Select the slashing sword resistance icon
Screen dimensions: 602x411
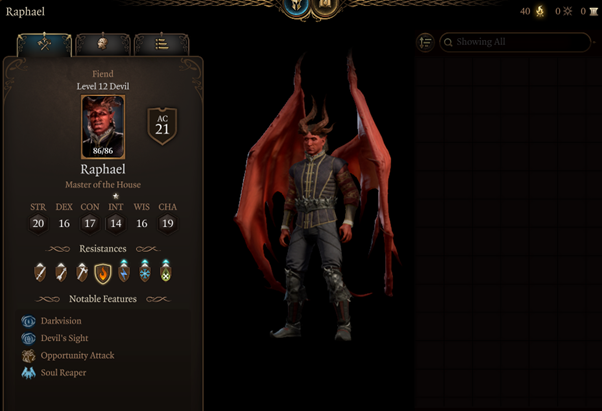pyautogui.click(x=40, y=271)
